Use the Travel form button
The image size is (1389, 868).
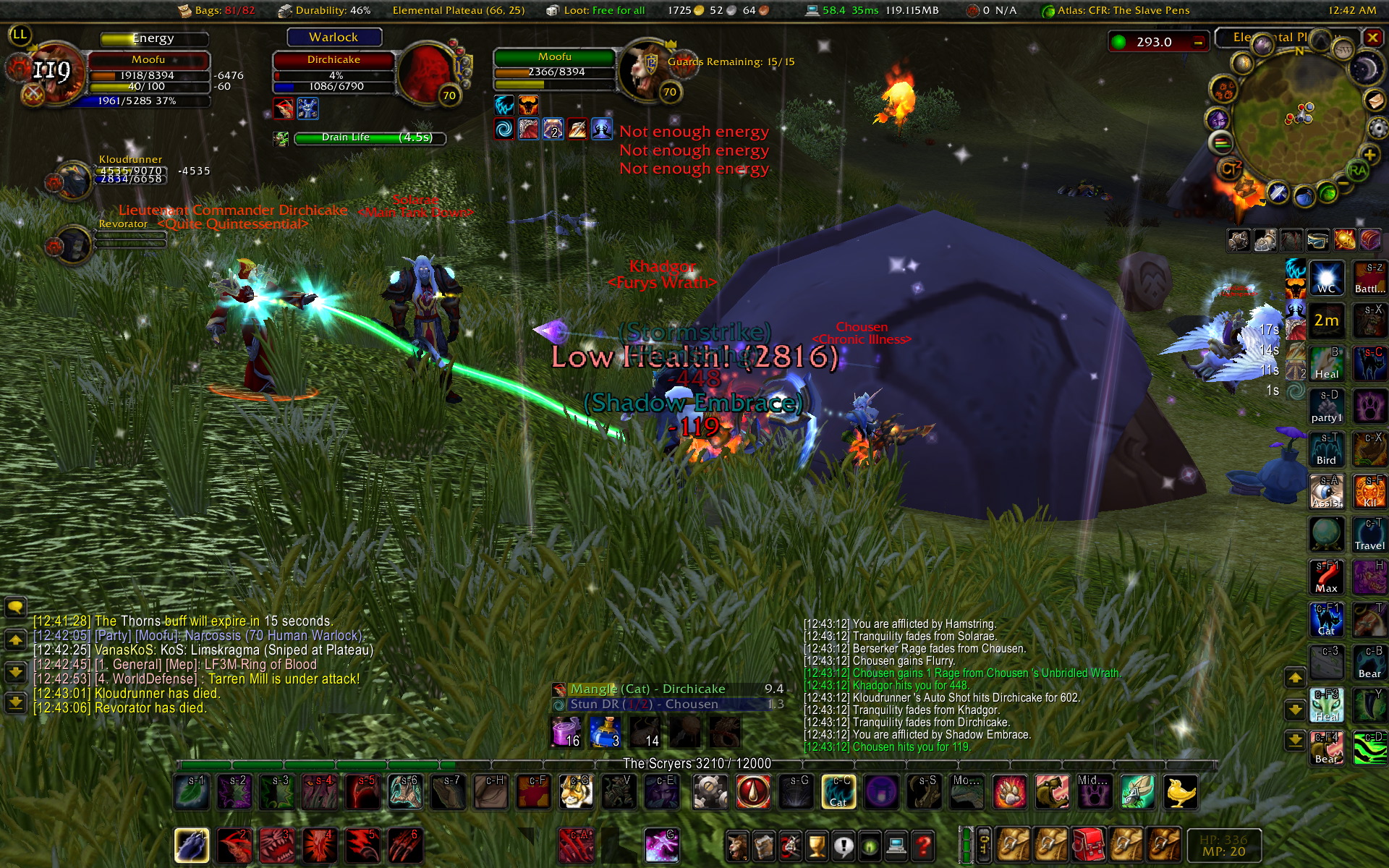[x=1369, y=535]
